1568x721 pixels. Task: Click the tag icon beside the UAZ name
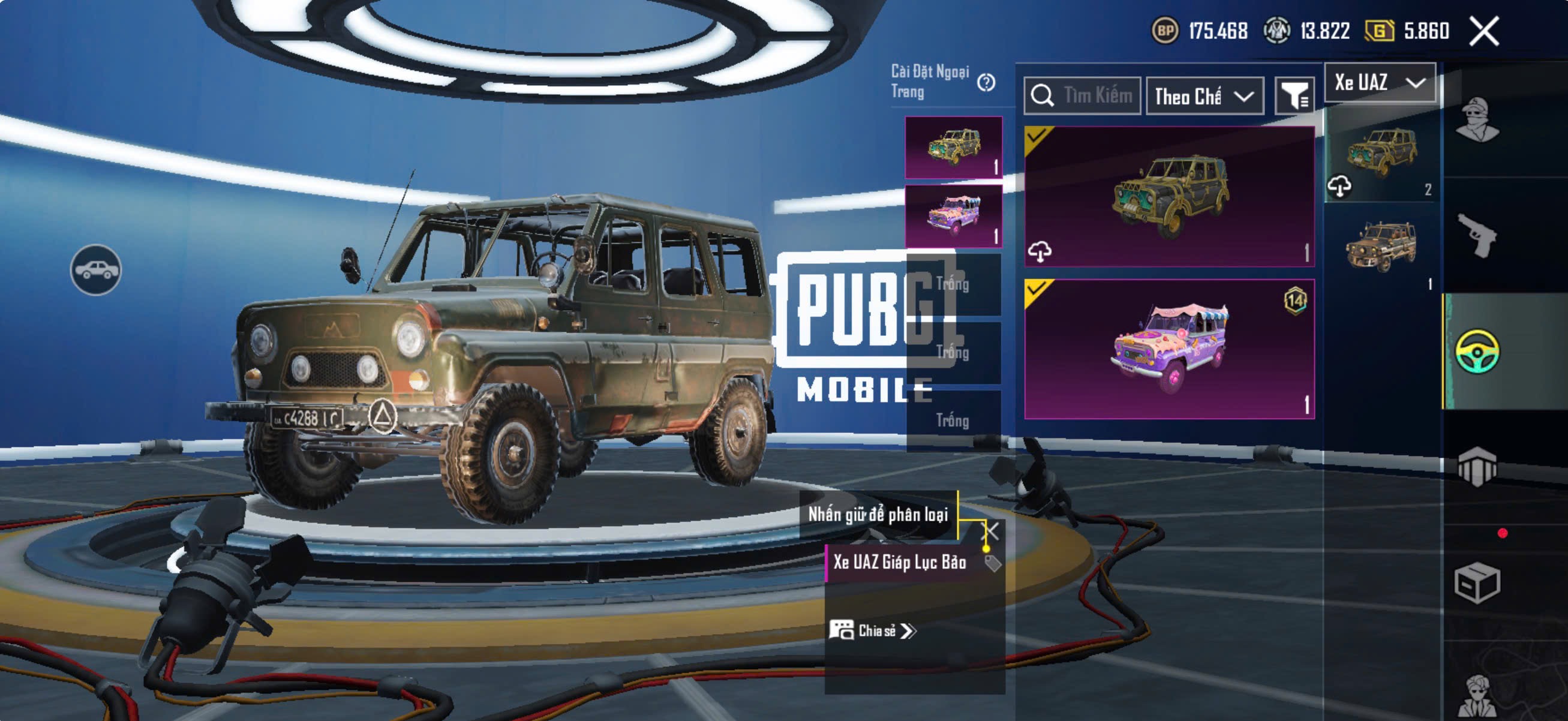pyautogui.click(x=992, y=563)
